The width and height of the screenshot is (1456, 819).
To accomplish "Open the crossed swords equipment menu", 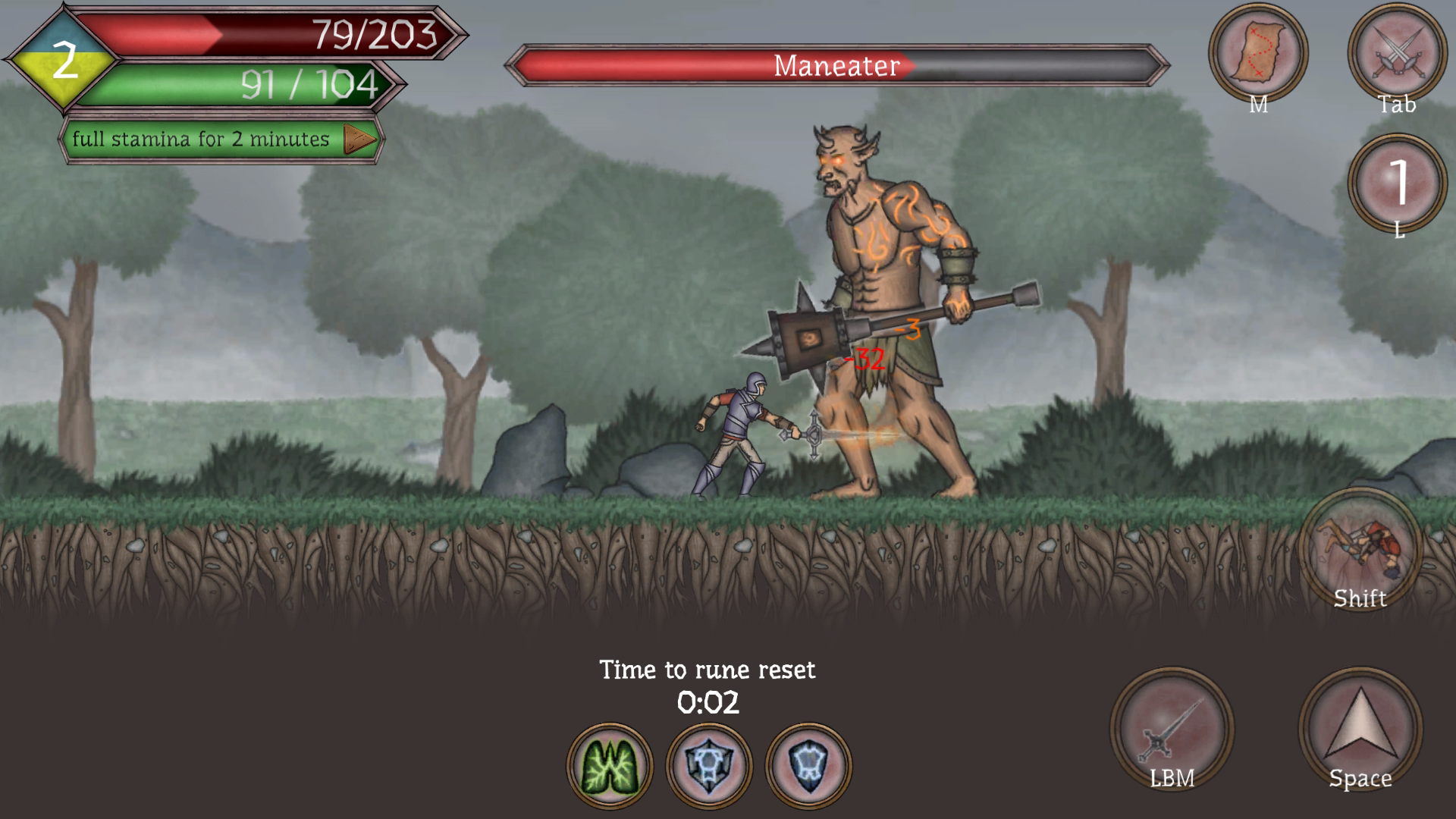I will [x=1397, y=53].
